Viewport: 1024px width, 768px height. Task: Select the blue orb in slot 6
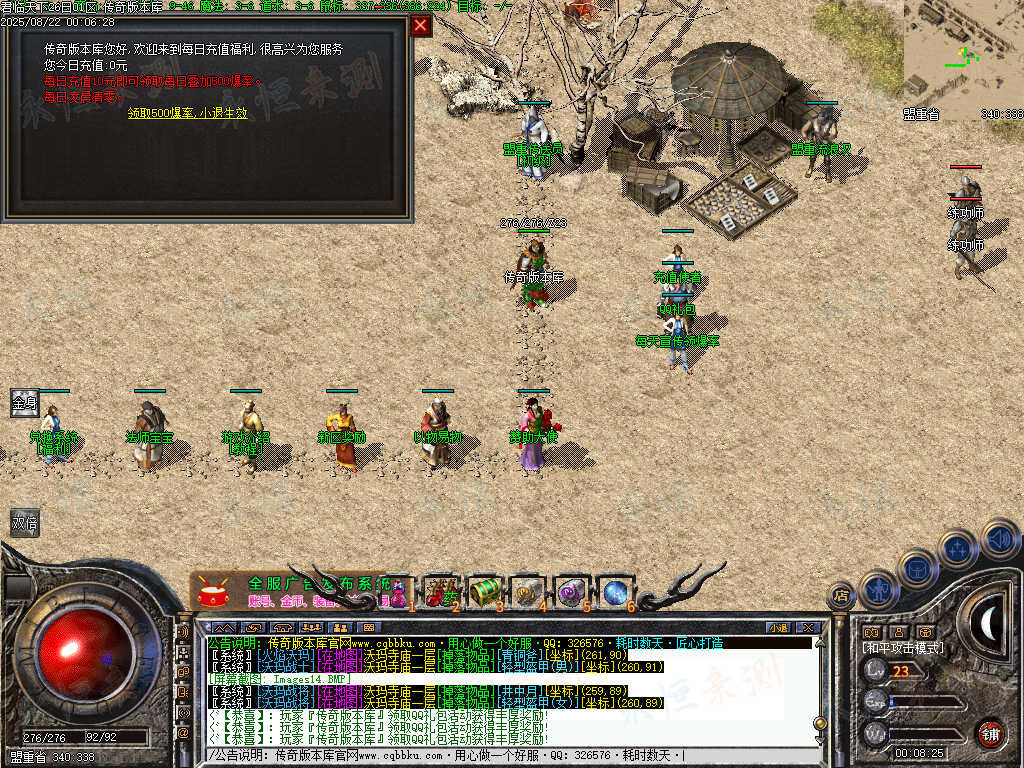[x=615, y=592]
